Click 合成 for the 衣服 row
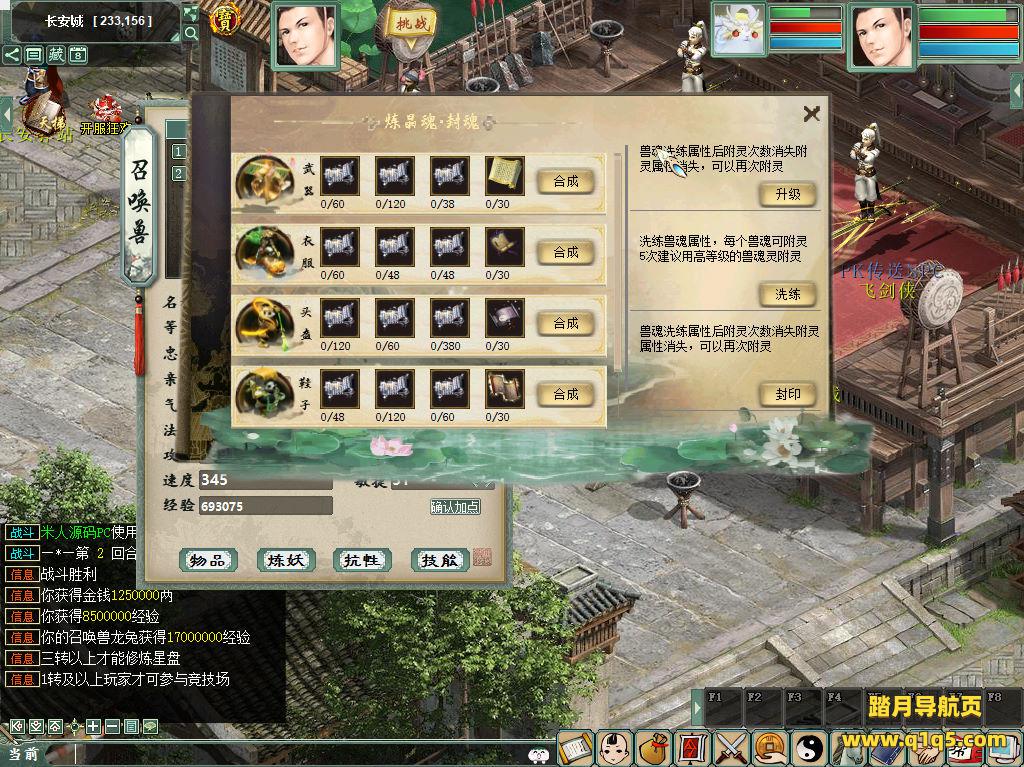1024x767 pixels. coord(565,252)
